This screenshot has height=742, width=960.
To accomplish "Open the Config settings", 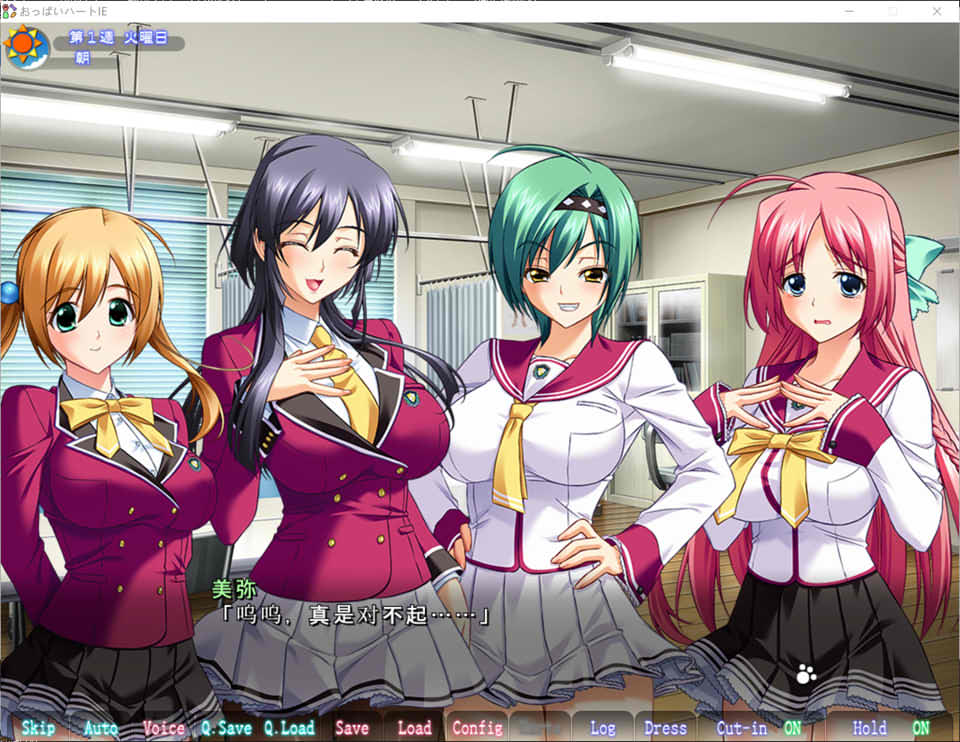I will coord(477,728).
